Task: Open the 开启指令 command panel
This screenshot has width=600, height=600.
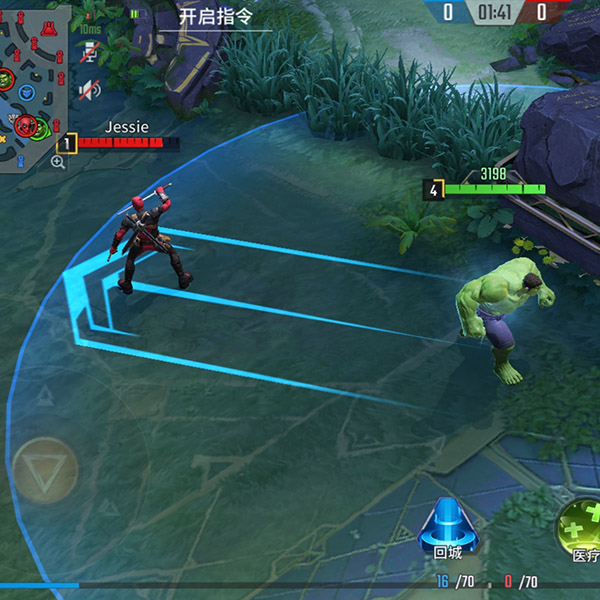Action: click(x=215, y=16)
